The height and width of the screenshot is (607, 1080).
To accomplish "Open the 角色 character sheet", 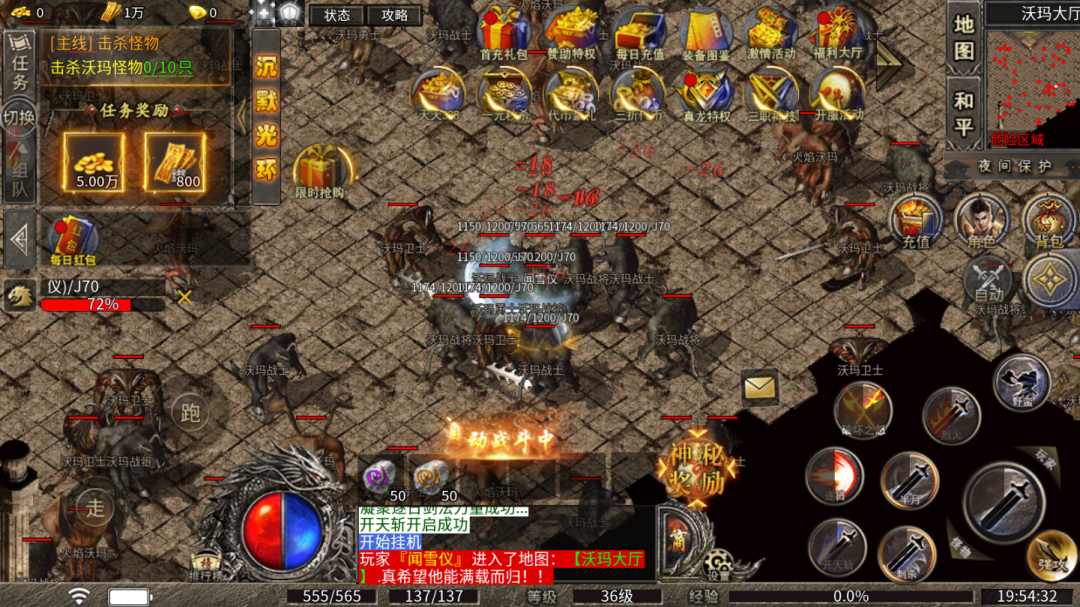I will (981, 221).
